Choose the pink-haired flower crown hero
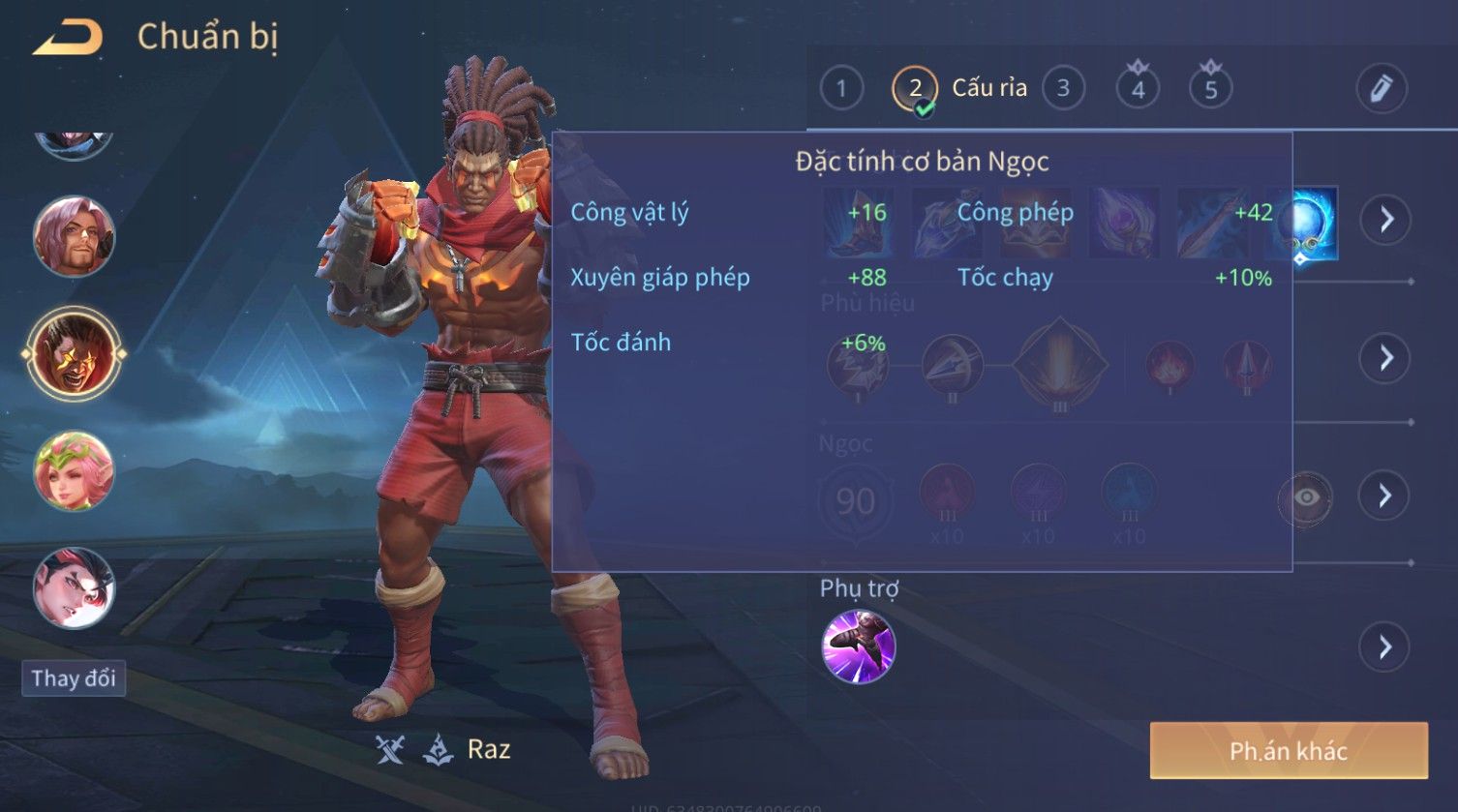 coord(74,471)
